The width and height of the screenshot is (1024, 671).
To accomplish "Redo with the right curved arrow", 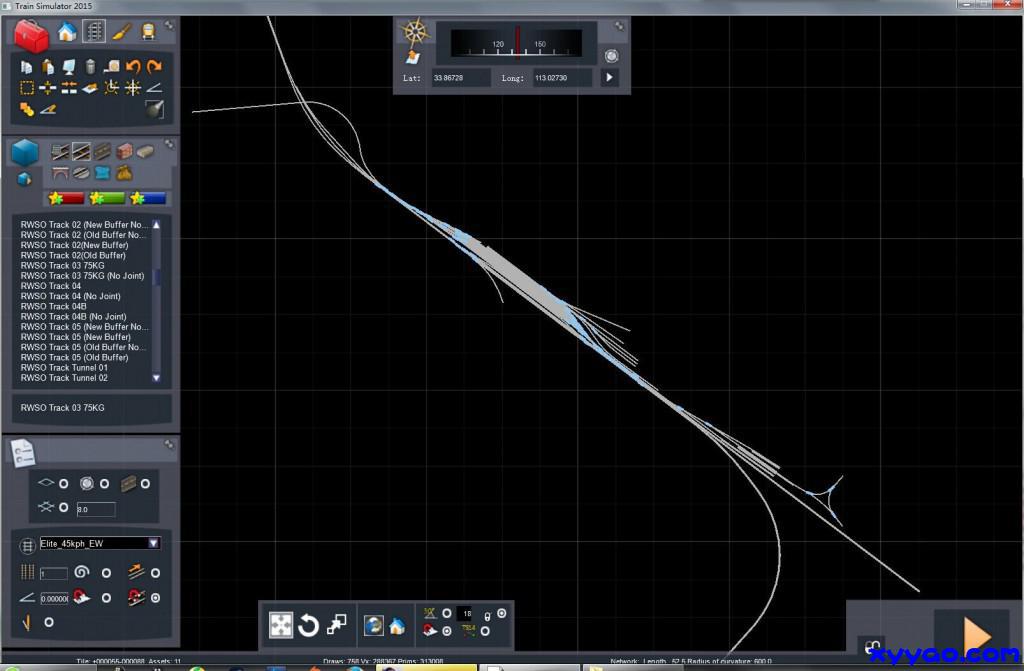I will tap(154, 67).
